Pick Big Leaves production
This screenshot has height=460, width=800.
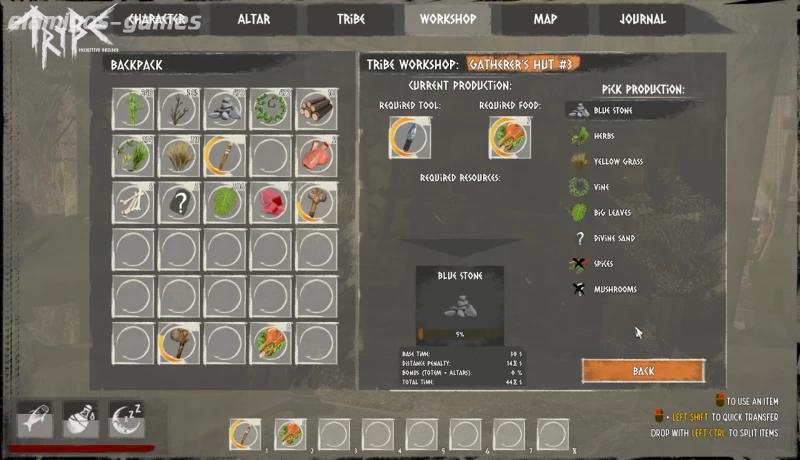pyautogui.click(x=613, y=212)
